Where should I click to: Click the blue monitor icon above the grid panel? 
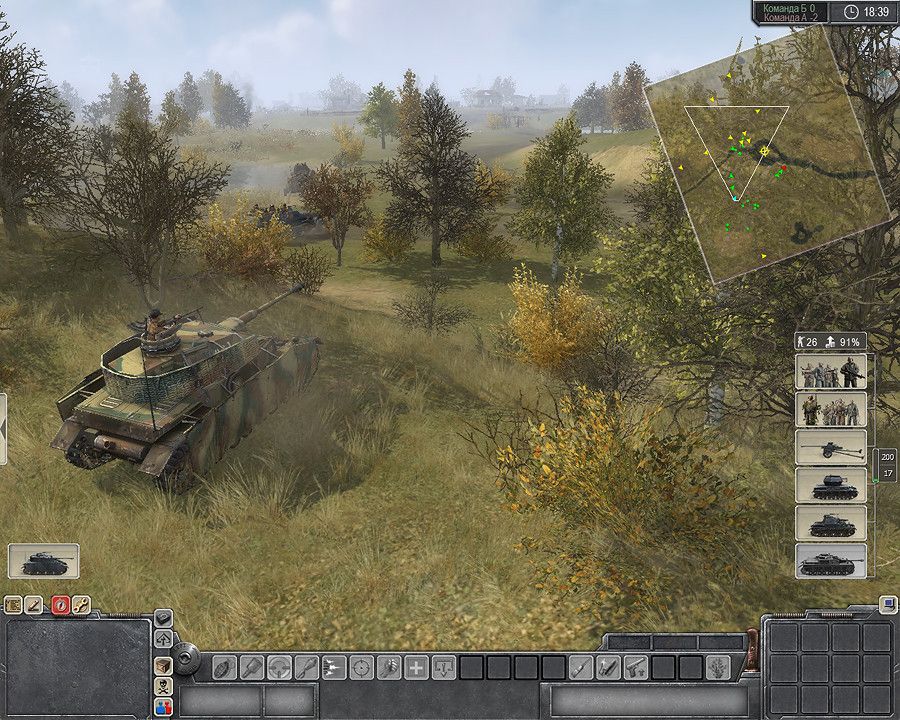[x=887, y=605]
